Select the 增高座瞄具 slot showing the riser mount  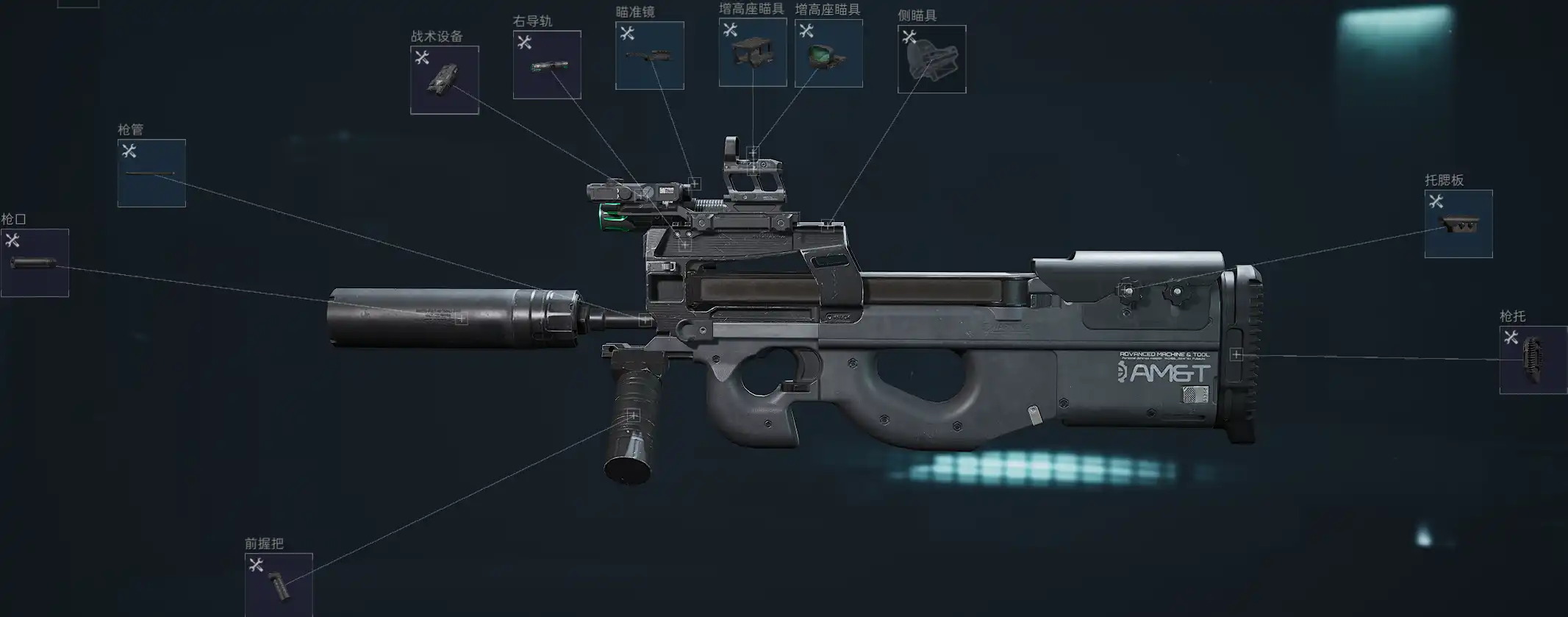pyautogui.click(x=752, y=52)
